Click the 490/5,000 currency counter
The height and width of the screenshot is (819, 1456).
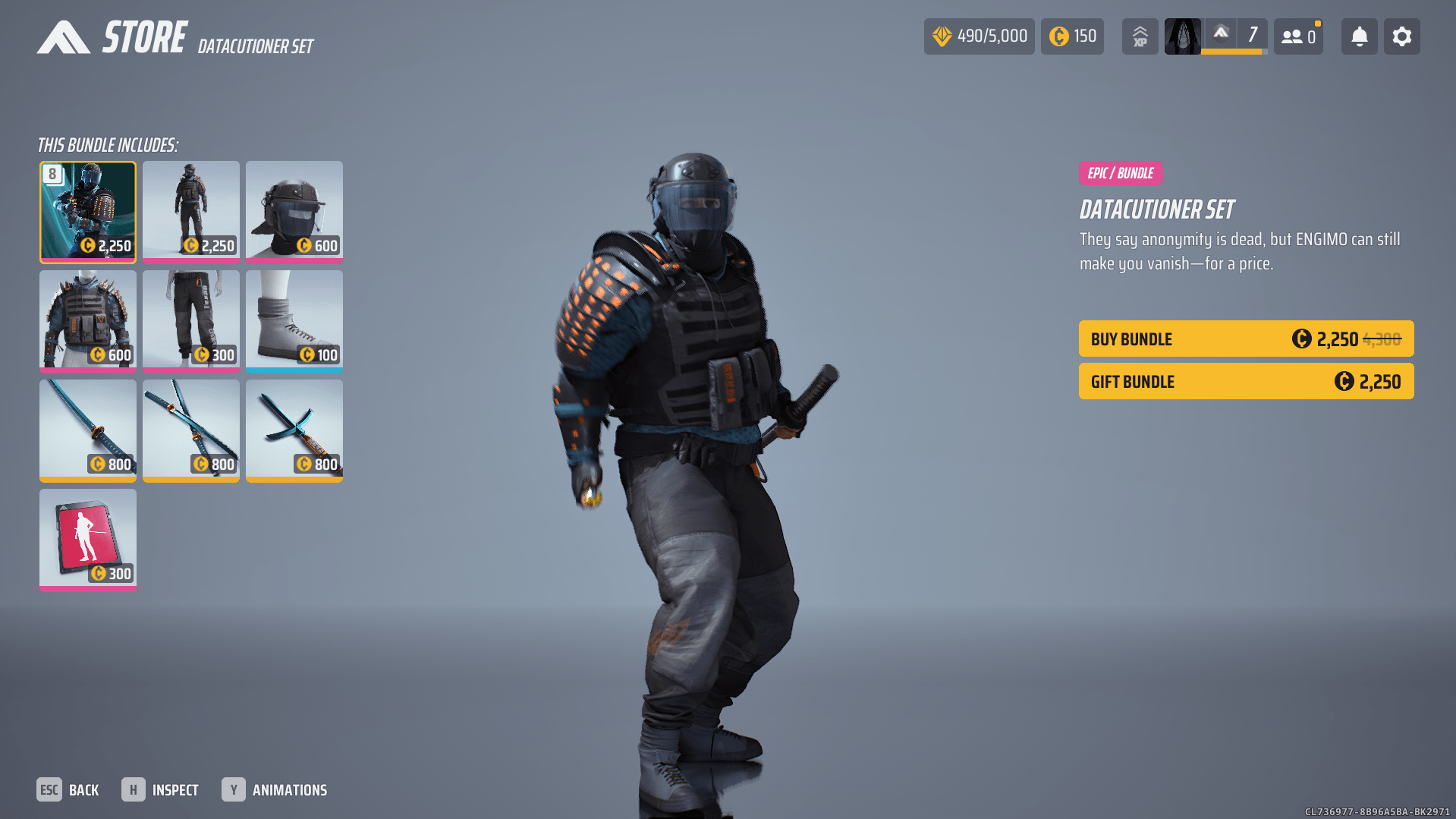979,36
